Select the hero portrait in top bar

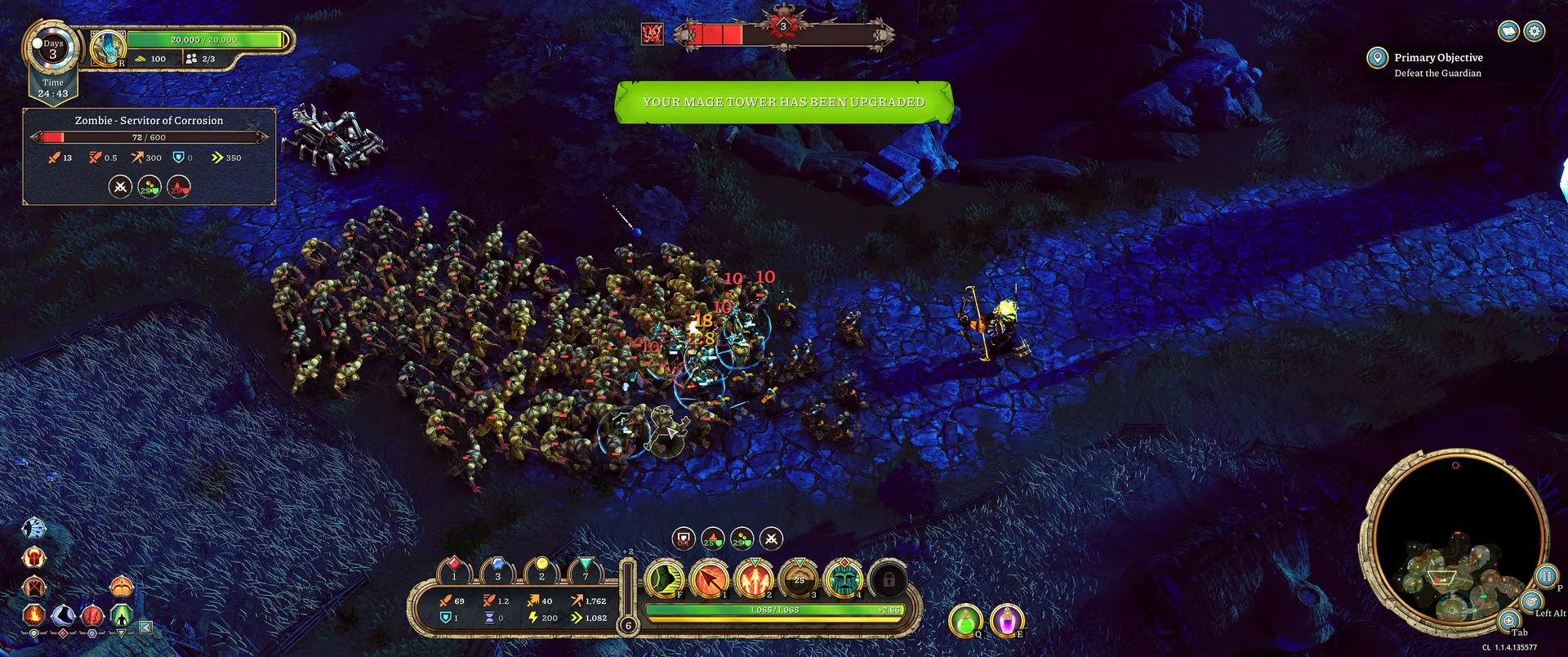click(108, 48)
